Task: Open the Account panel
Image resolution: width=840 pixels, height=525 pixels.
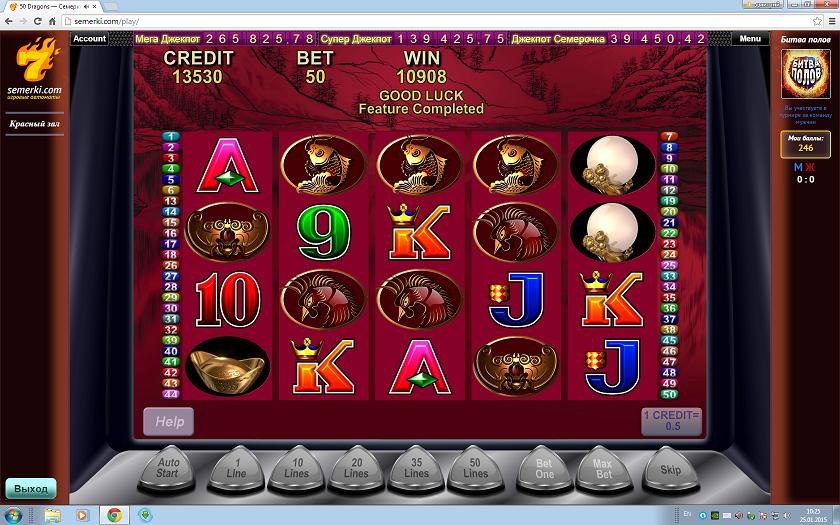Action: click(89, 39)
